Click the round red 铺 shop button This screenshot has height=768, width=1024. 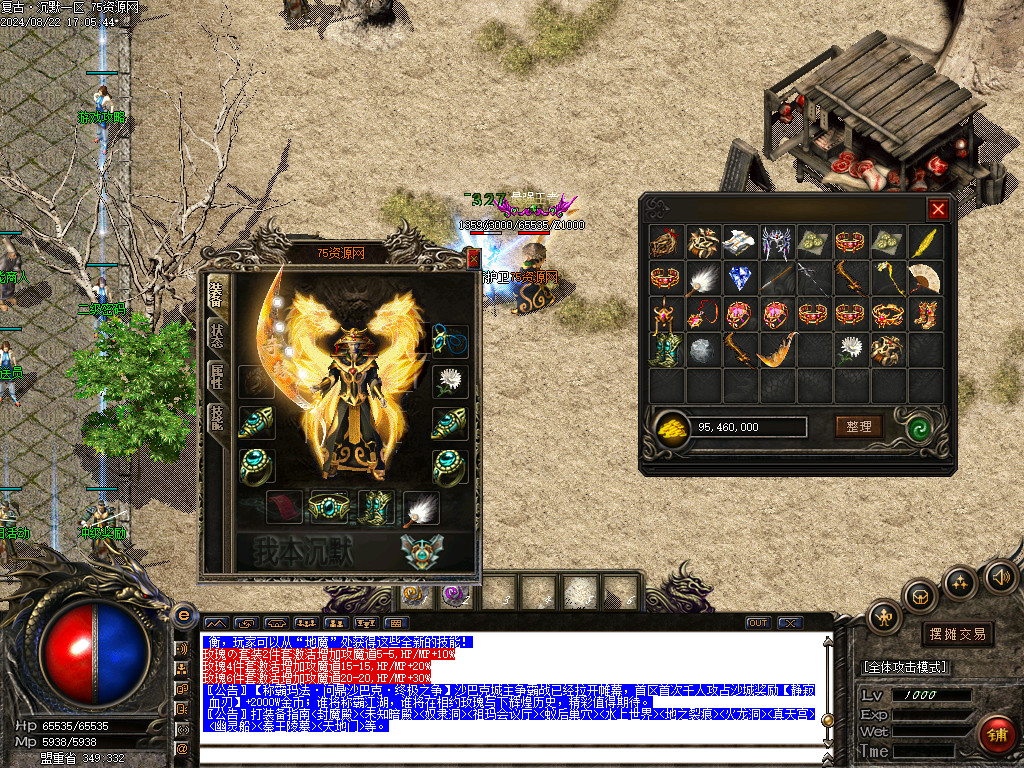tap(995, 735)
